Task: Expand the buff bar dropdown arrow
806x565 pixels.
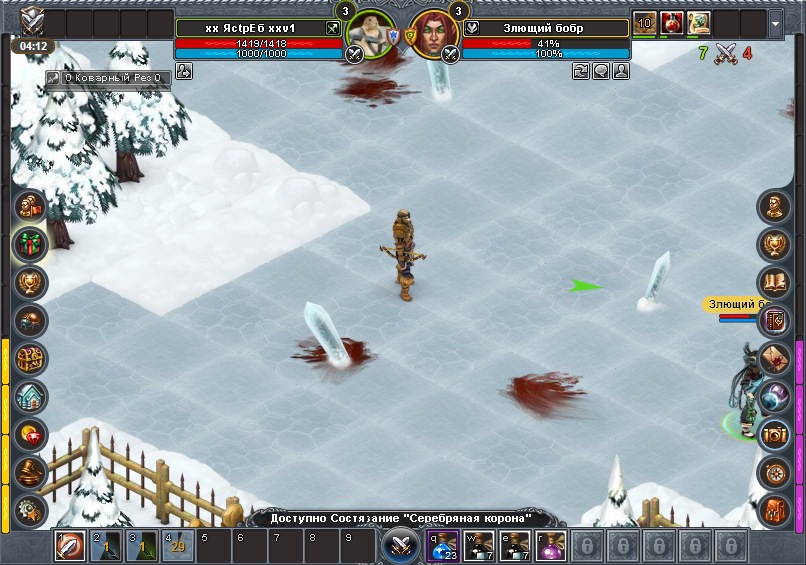Action: [x=777, y=22]
